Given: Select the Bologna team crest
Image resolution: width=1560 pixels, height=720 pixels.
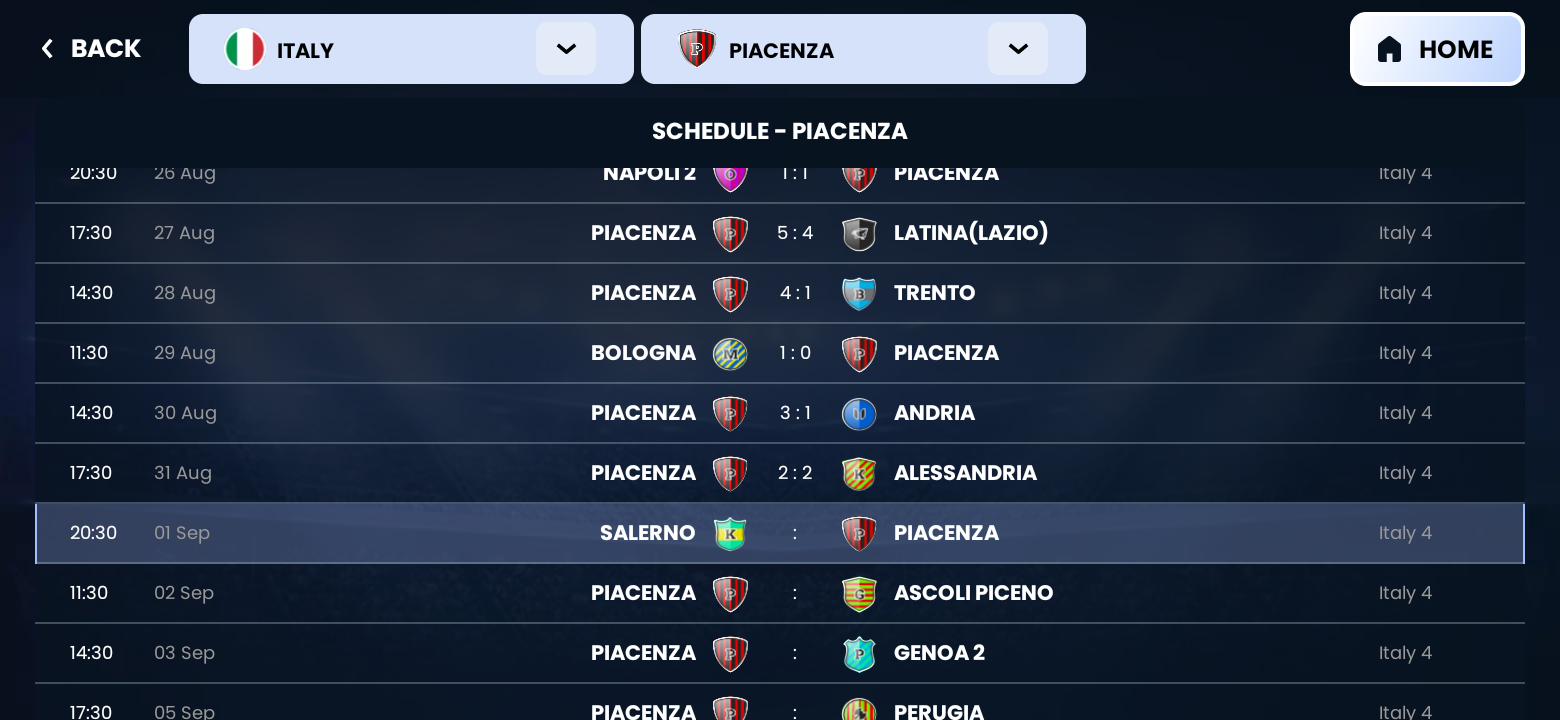Looking at the screenshot, I should 730,353.
